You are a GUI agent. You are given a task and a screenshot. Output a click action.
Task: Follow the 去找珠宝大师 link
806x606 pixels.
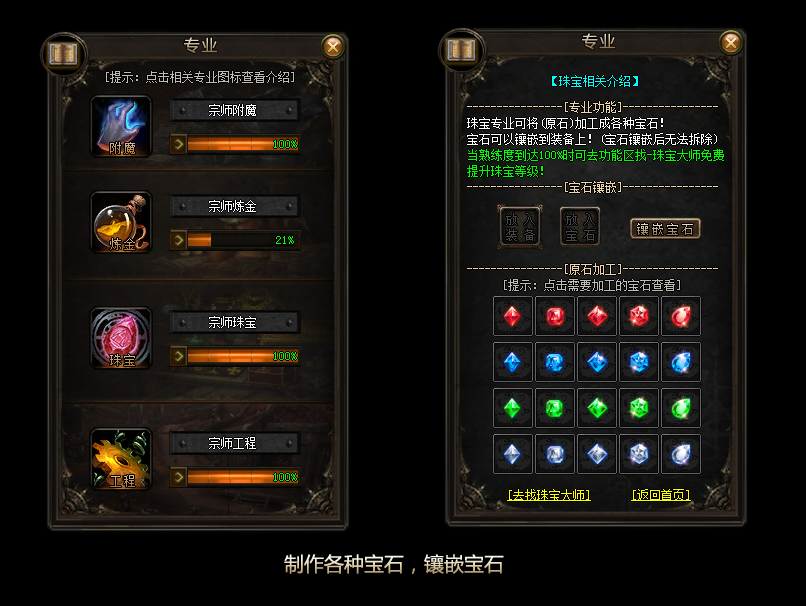click(x=549, y=495)
